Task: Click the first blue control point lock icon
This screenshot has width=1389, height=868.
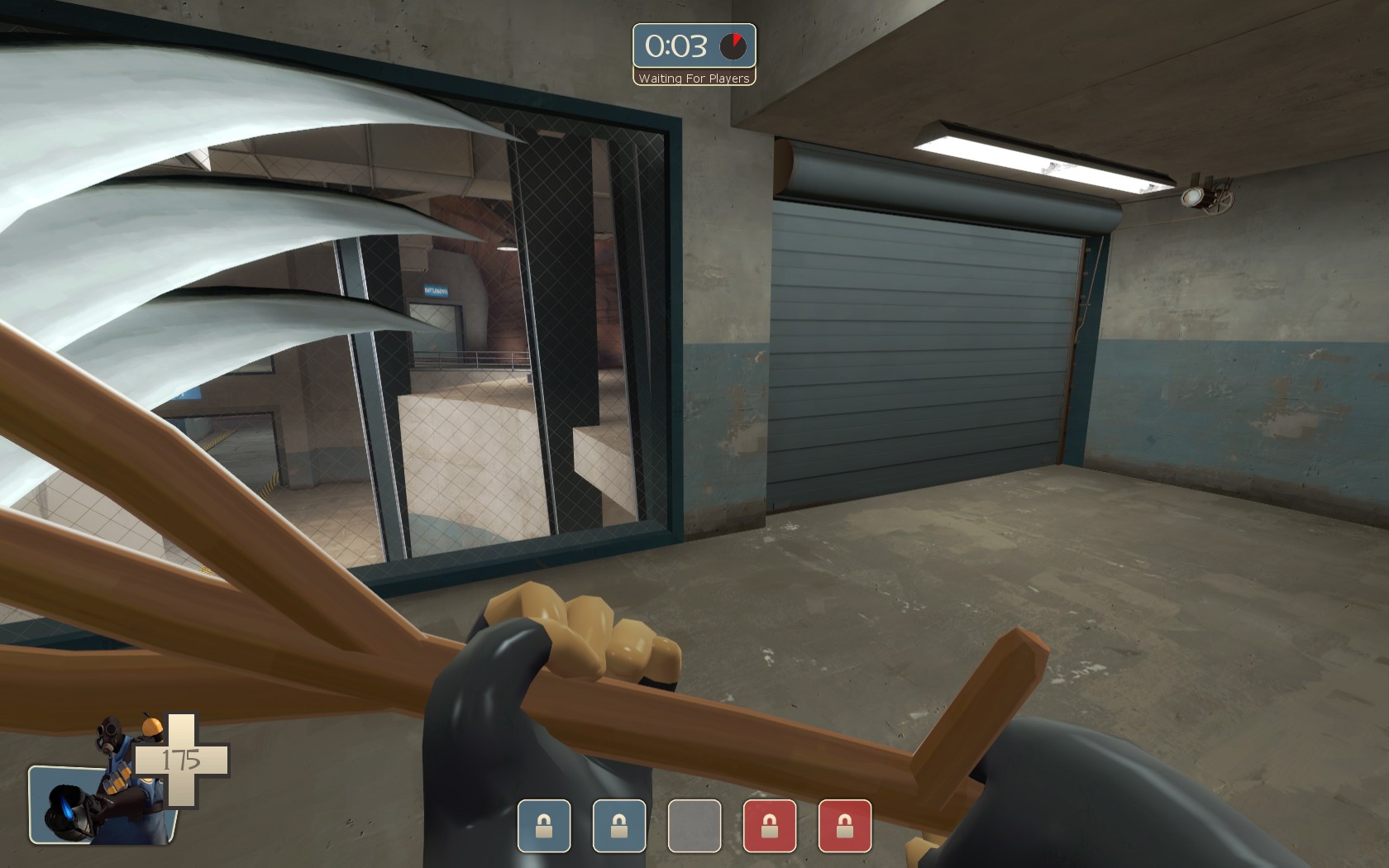Action: point(546,827)
